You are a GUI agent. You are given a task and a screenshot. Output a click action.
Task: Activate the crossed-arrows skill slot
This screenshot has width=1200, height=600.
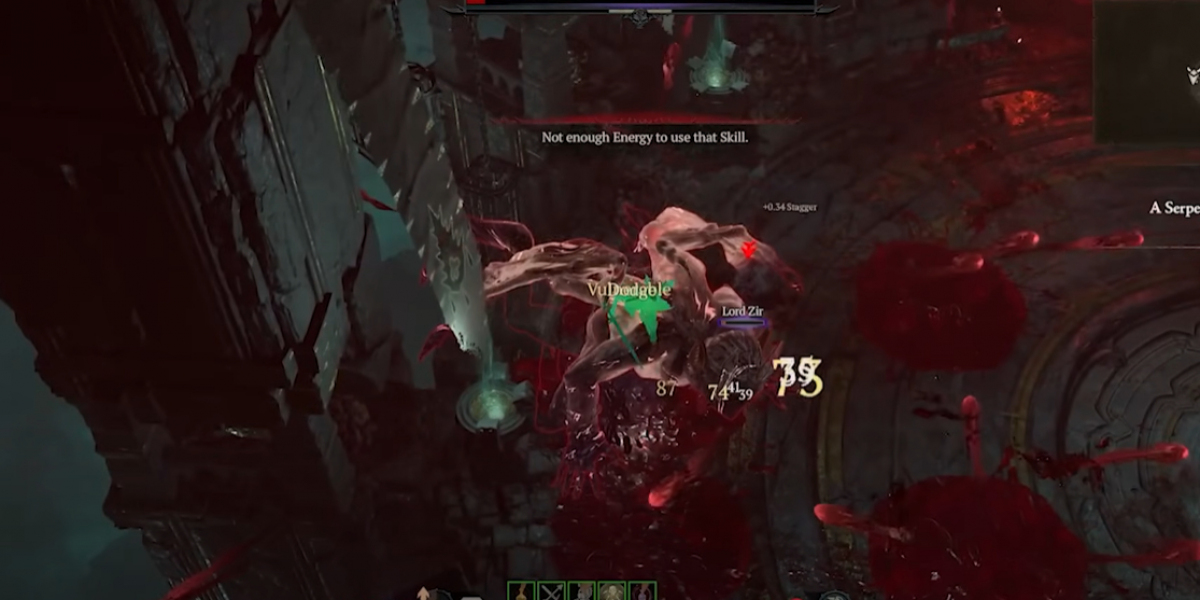(x=551, y=591)
